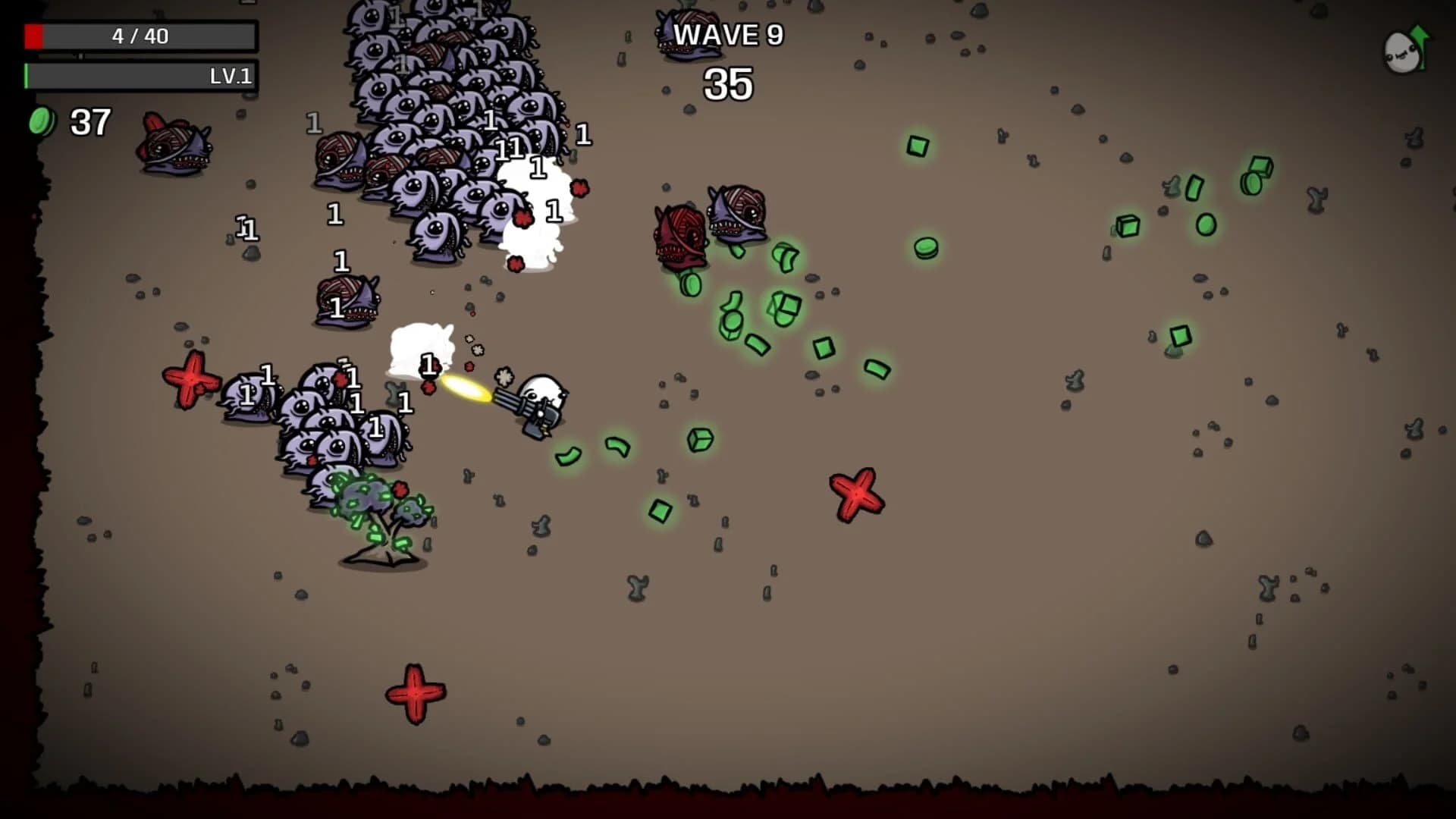Image resolution: width=1456 pixels, height=819 pixels.
Task: Click the wave timer showing 35
Action: [x=730, y=85]
